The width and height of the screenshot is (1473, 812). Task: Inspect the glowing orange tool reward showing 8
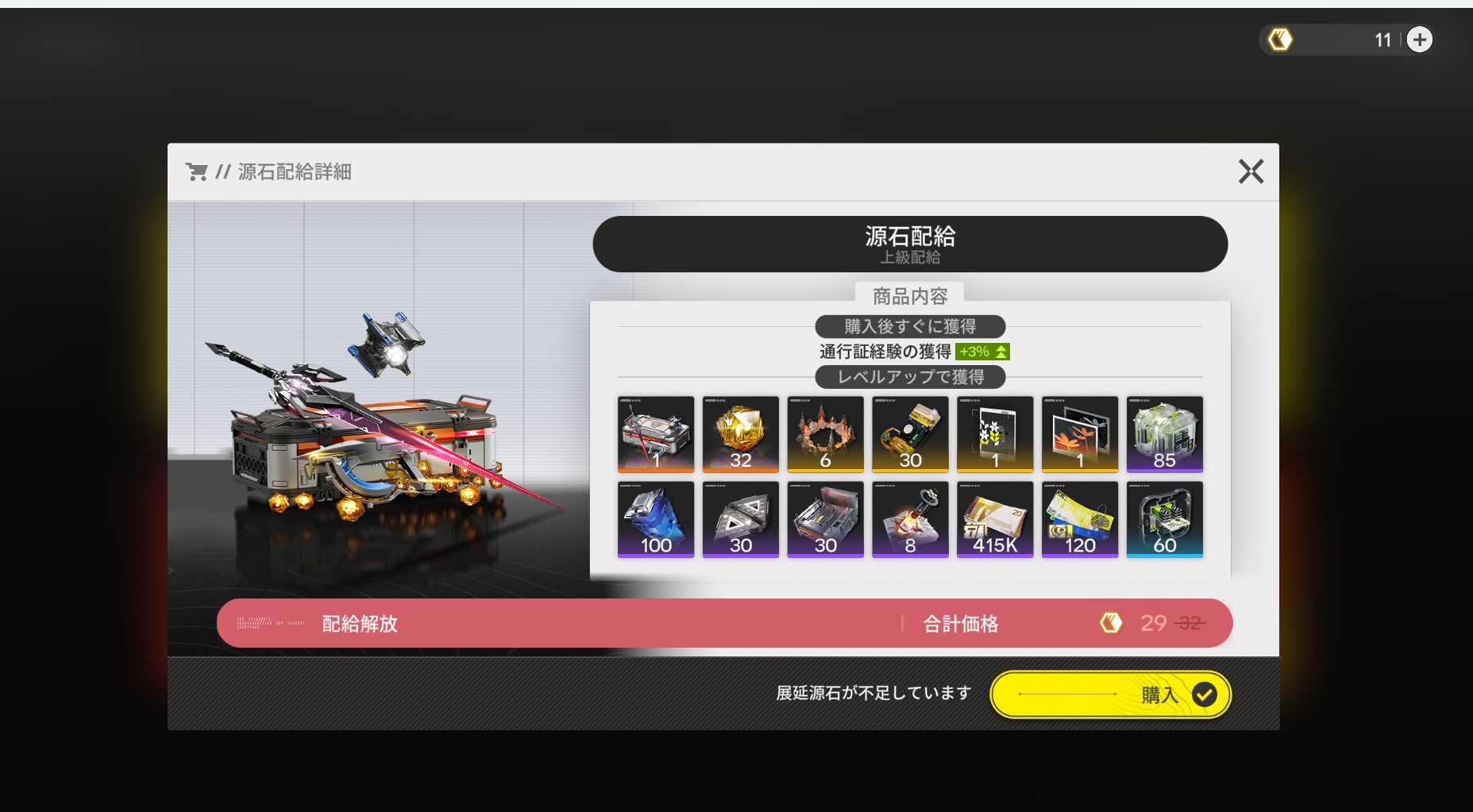[910, 519]
